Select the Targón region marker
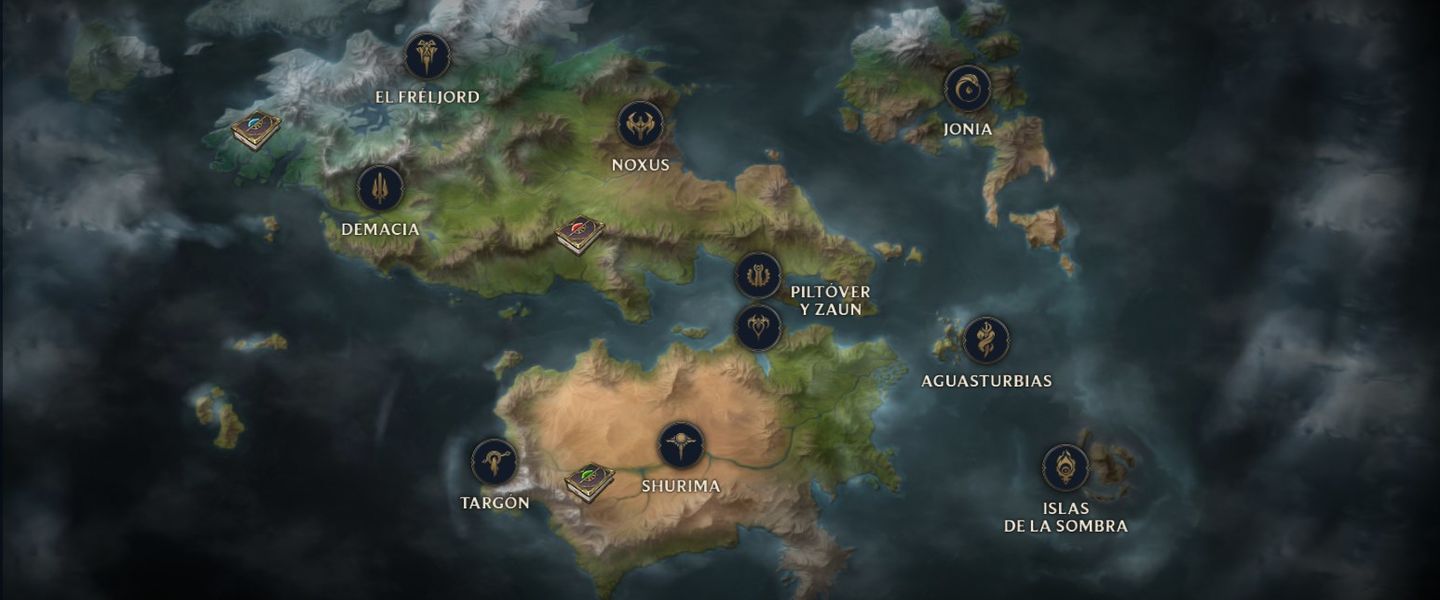This screenshot has width=1440, height=600. 494,462
